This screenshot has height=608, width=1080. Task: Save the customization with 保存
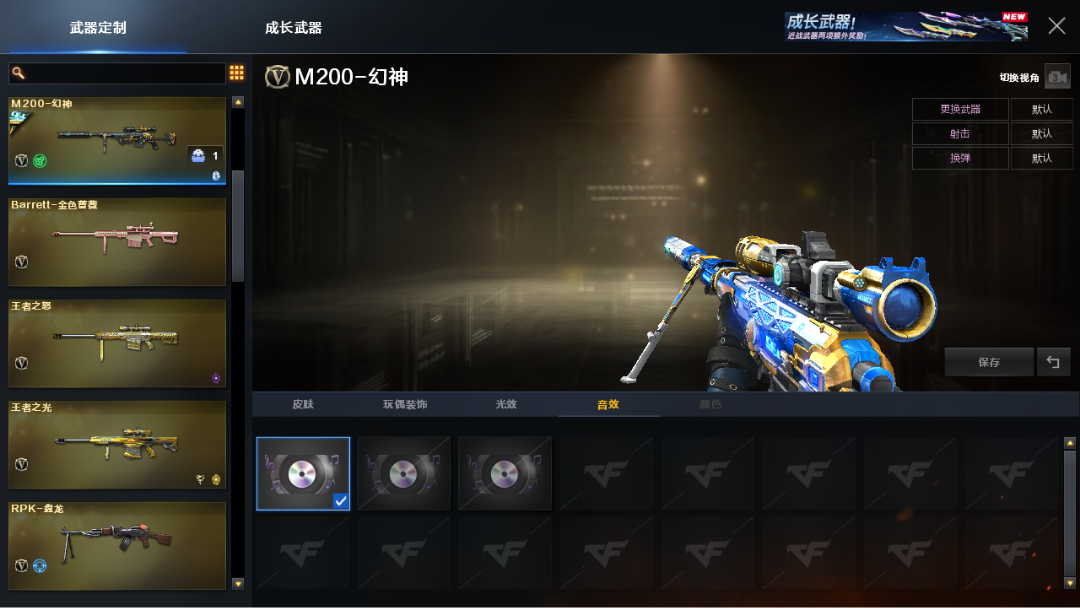[989, 362]
